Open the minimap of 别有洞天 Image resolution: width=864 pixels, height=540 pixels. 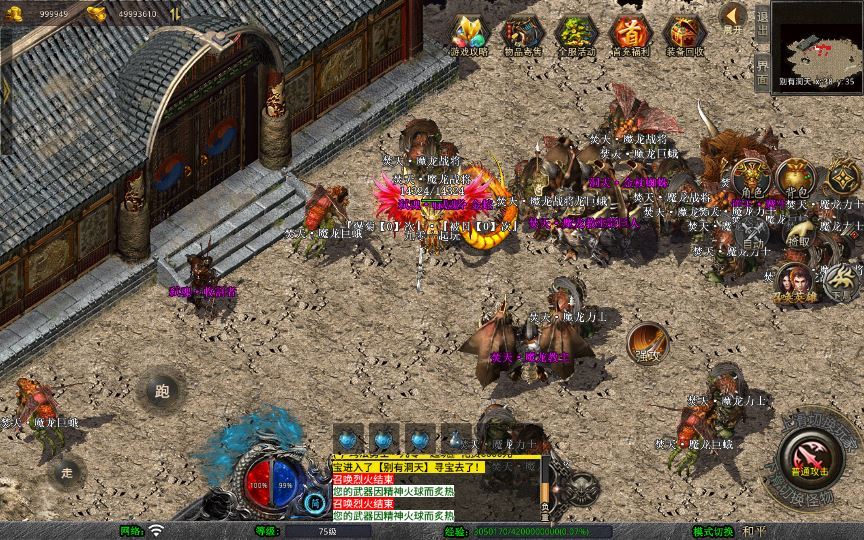click(817, 45)
